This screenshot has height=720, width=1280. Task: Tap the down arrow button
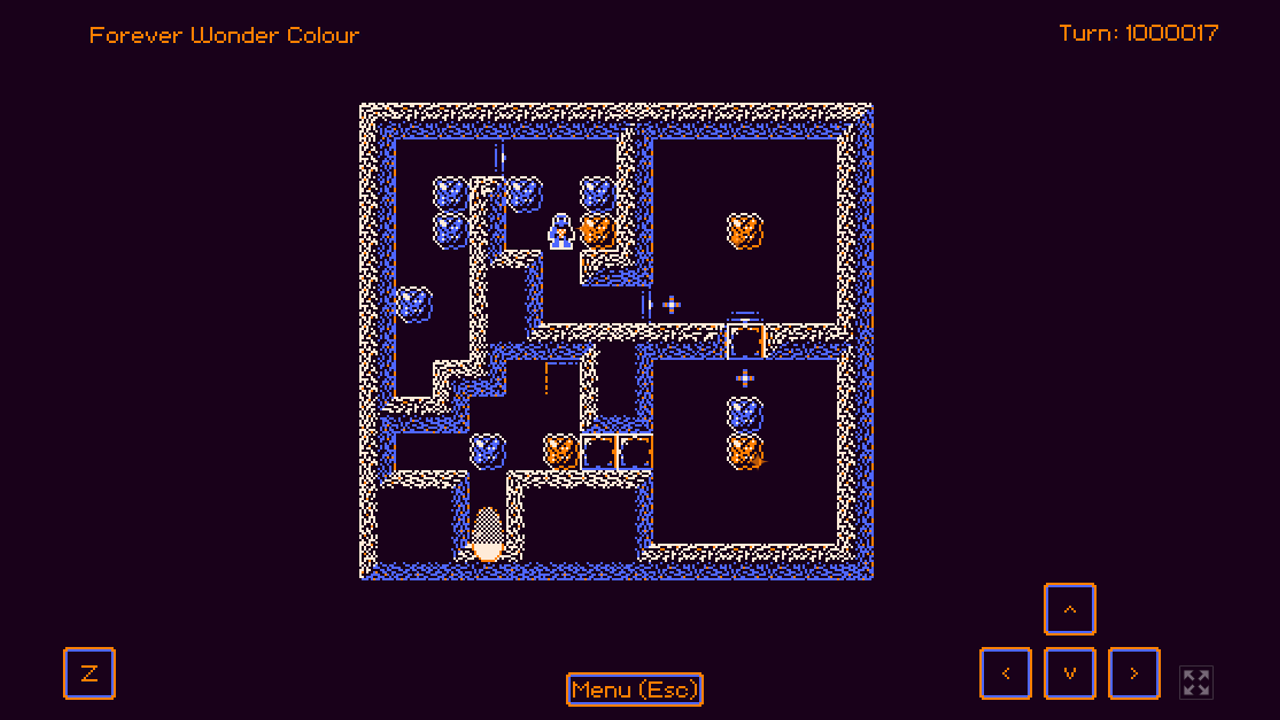(1070, 673)
